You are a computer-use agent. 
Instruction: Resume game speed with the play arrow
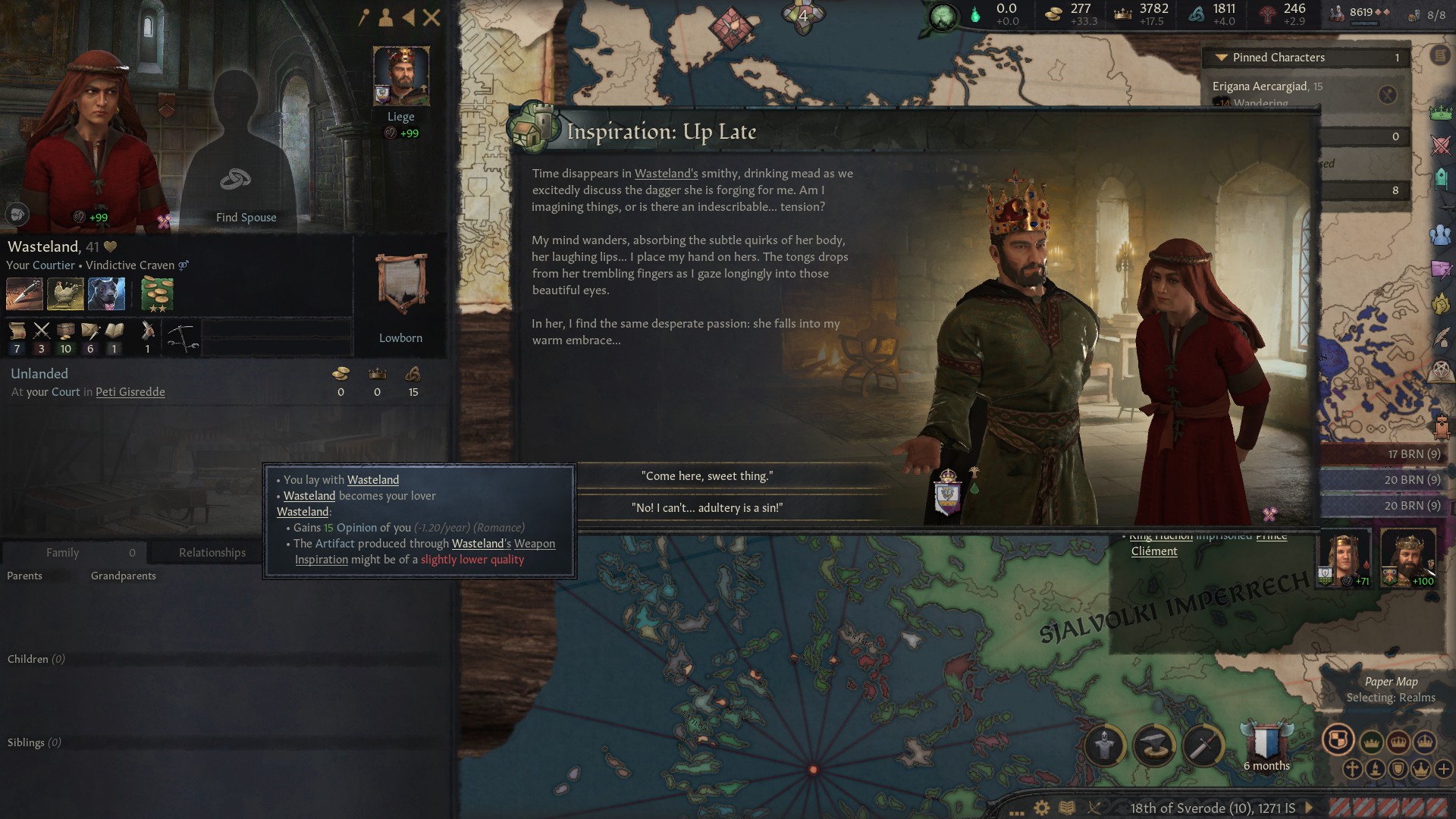pos(1309,808)
